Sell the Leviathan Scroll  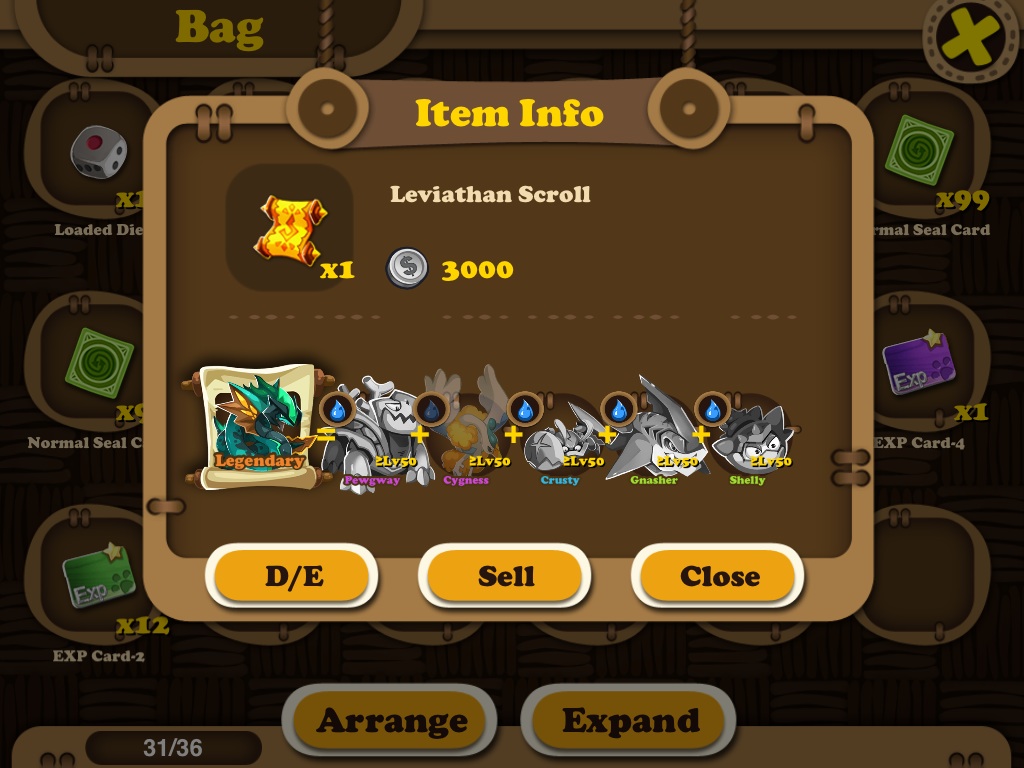505,576
